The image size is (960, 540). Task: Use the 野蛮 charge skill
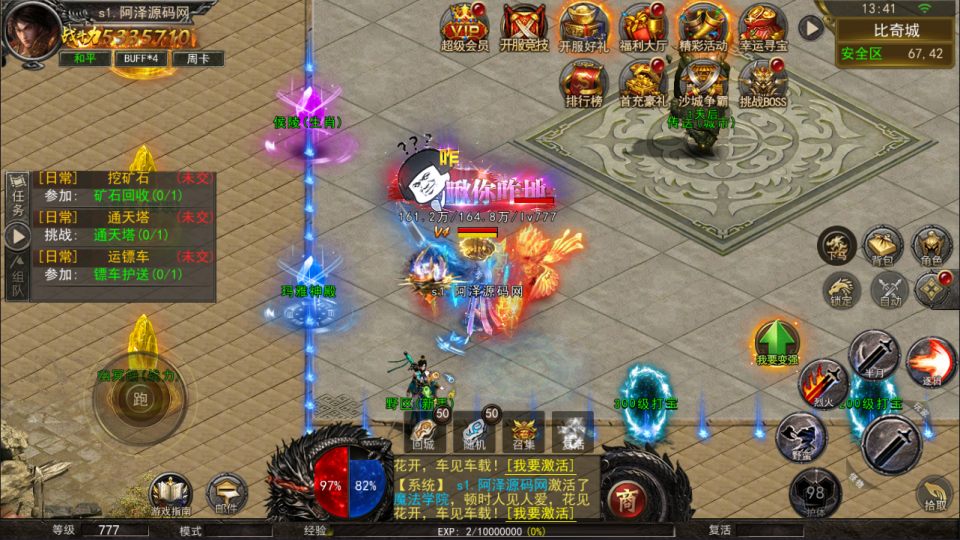802,435
